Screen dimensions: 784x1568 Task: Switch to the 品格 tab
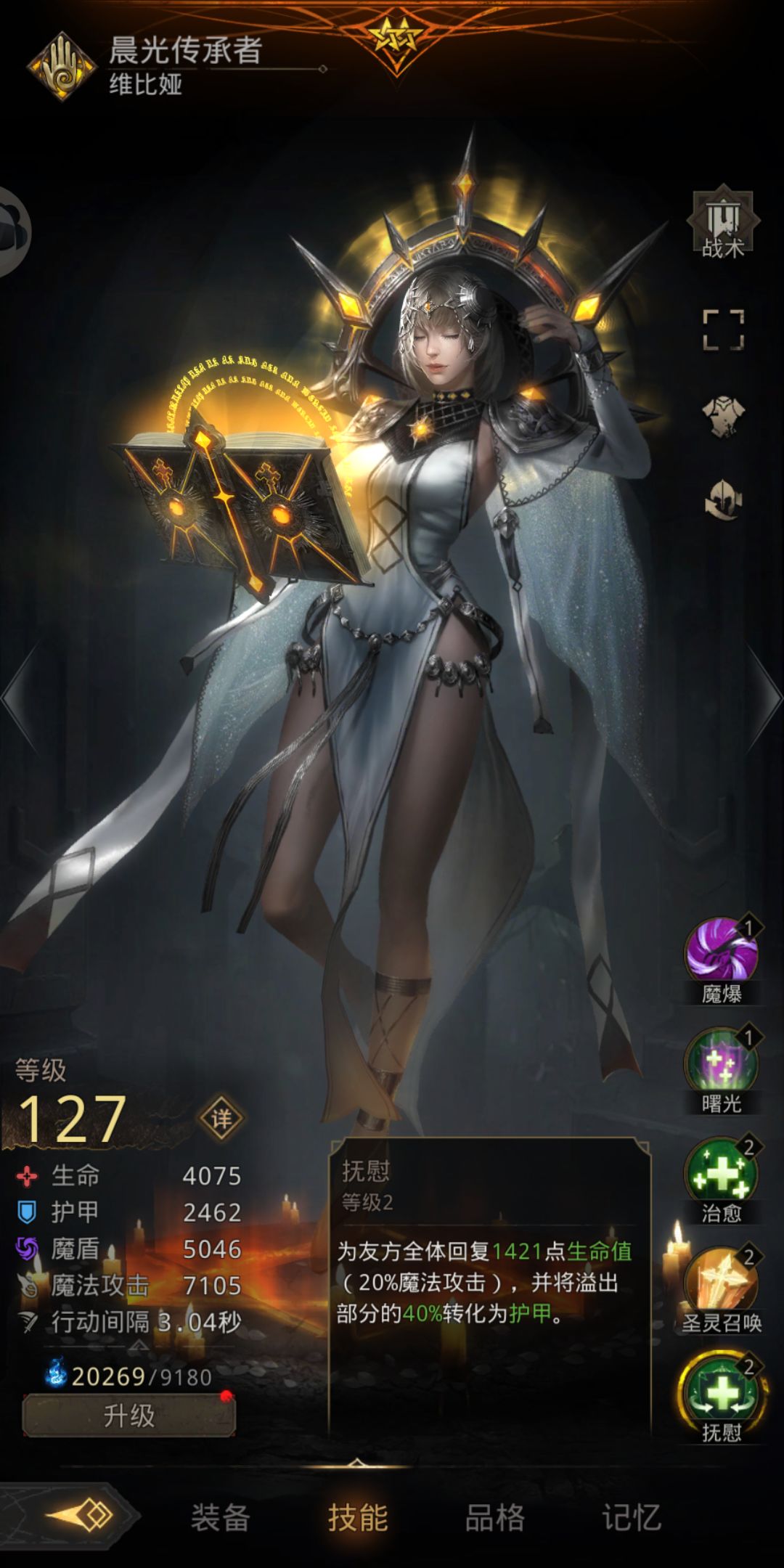tap(494, 1517)
